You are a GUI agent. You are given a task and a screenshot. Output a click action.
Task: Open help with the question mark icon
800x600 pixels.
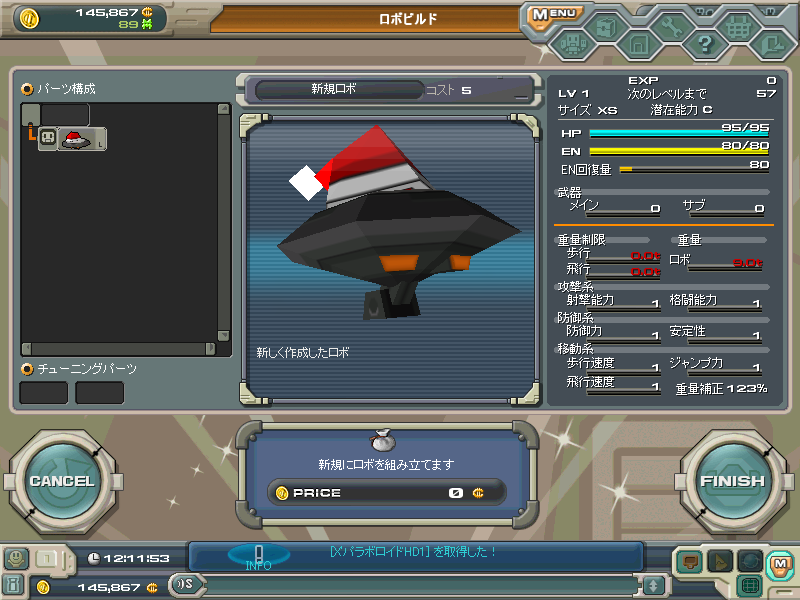(704, 44)
